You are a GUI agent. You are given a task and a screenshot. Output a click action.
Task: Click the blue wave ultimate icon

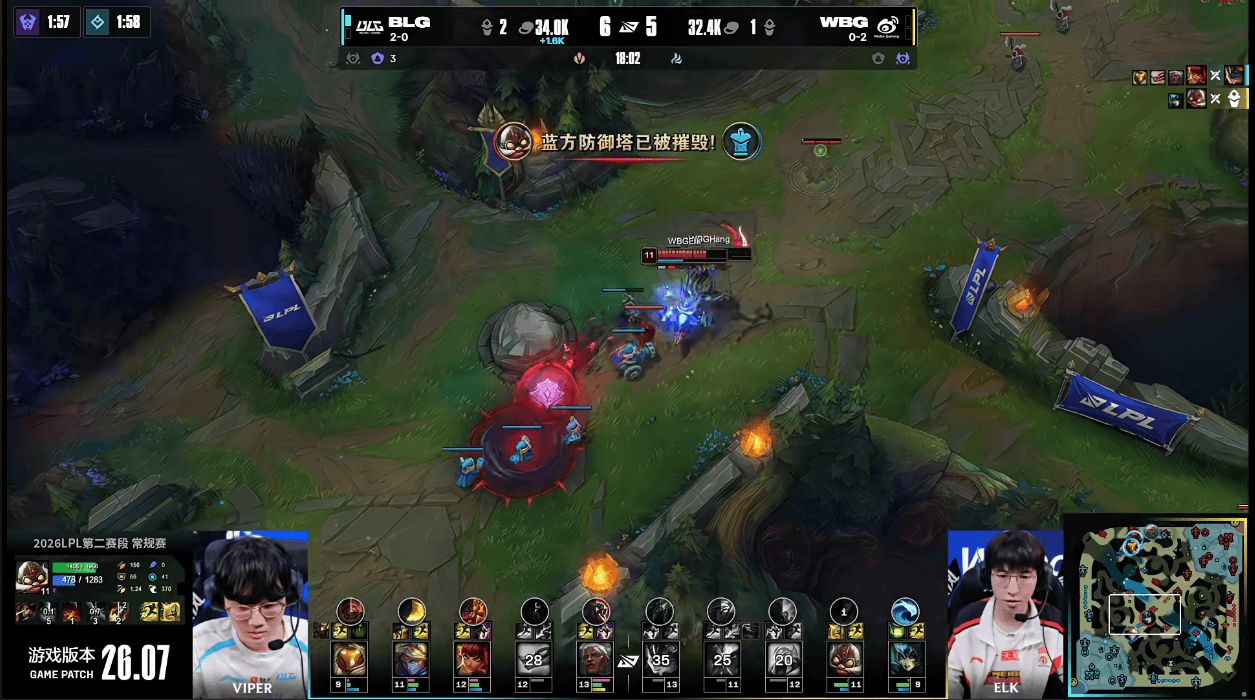(x=905, y=611)
